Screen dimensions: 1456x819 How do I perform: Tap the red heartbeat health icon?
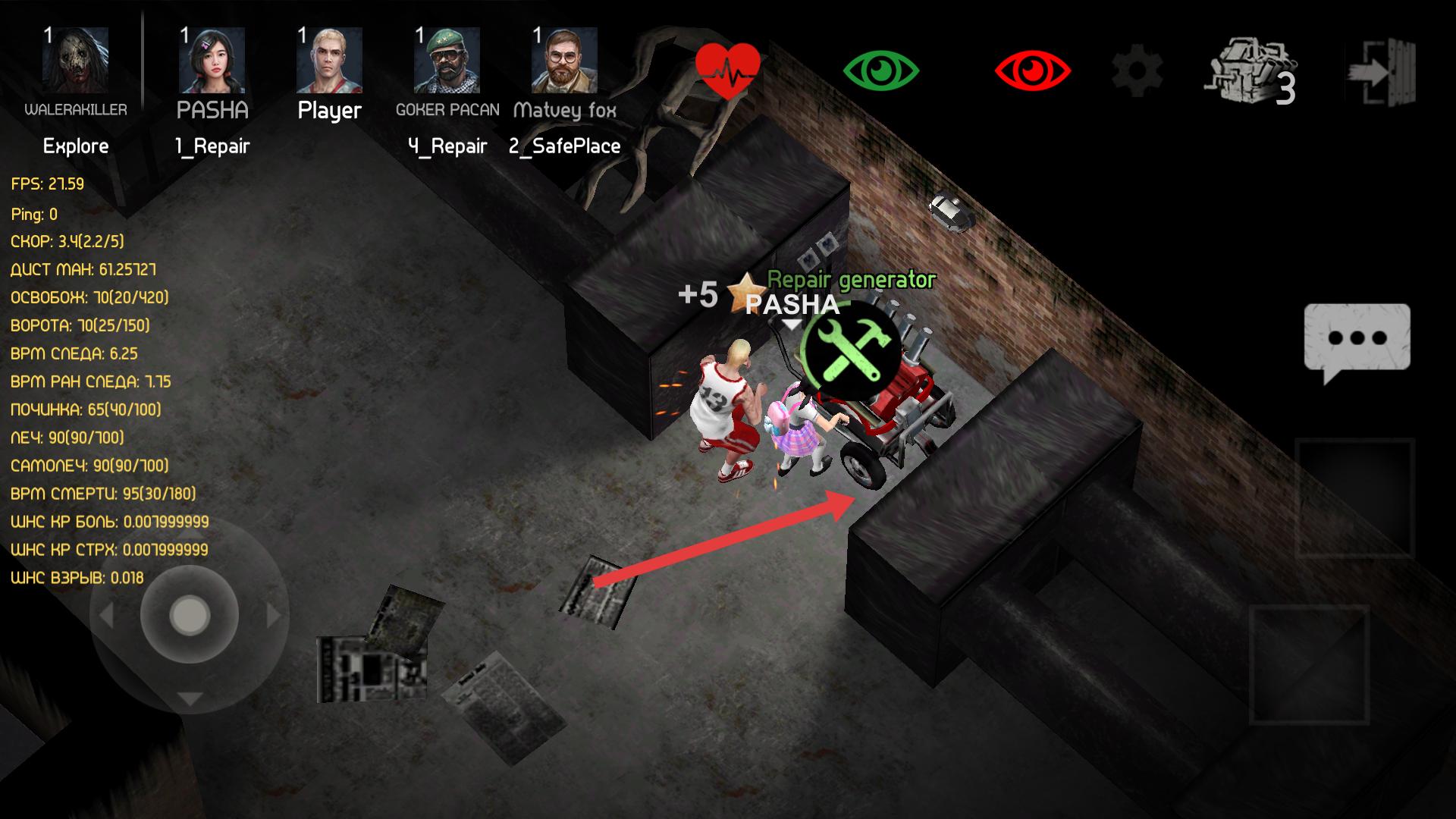click(x=727, y=71)
